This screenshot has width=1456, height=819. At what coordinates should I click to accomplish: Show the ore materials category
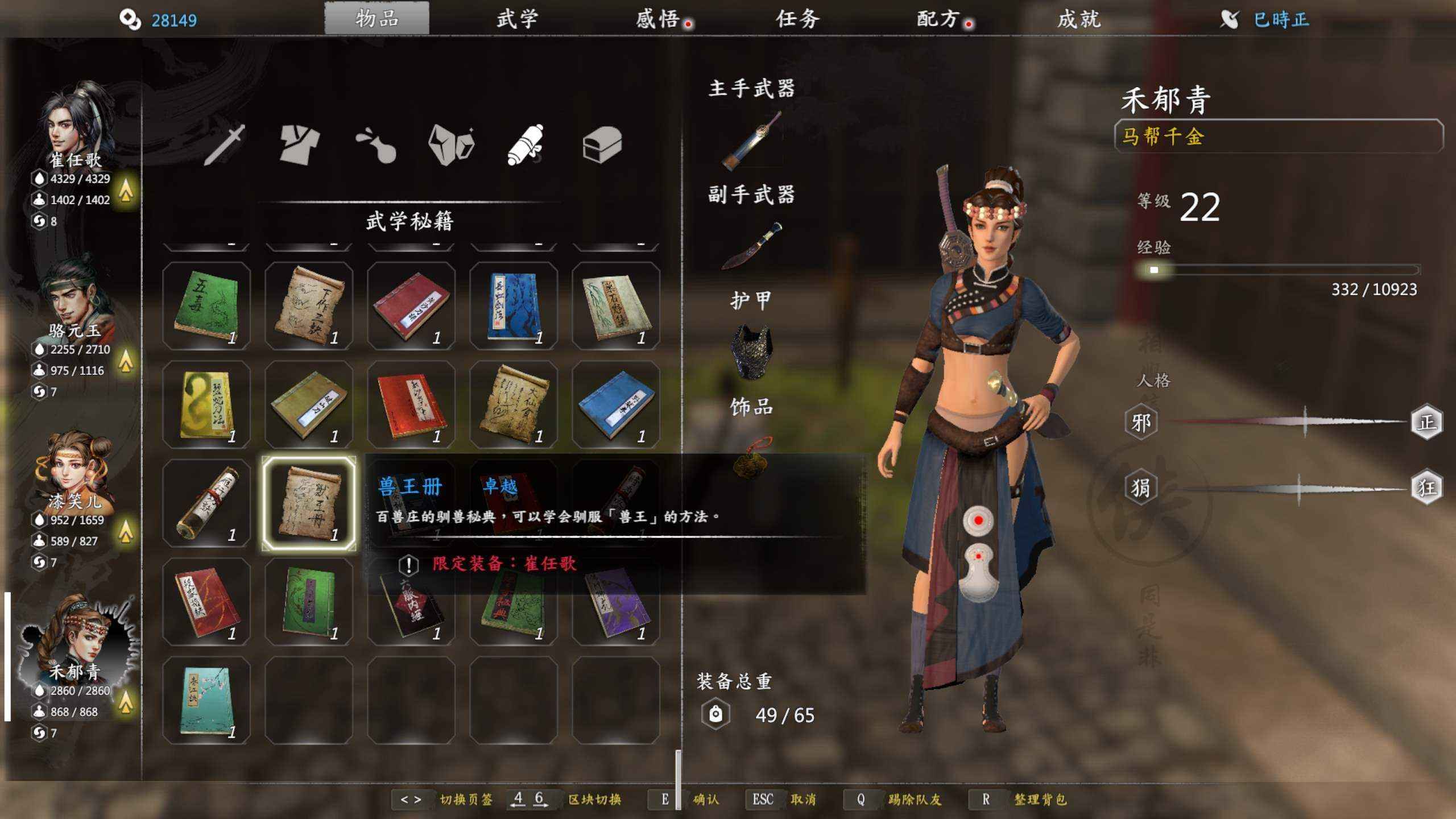[451, 144]
